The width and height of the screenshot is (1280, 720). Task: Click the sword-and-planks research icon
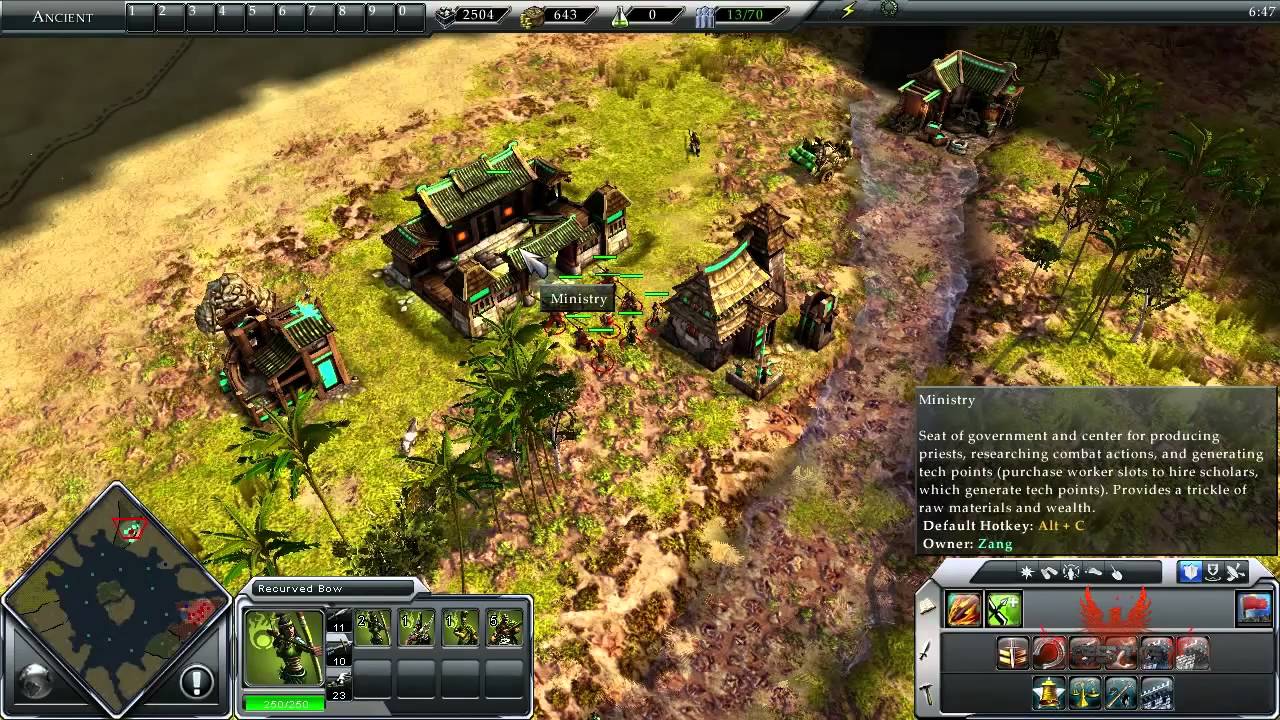pos(1012,652)
